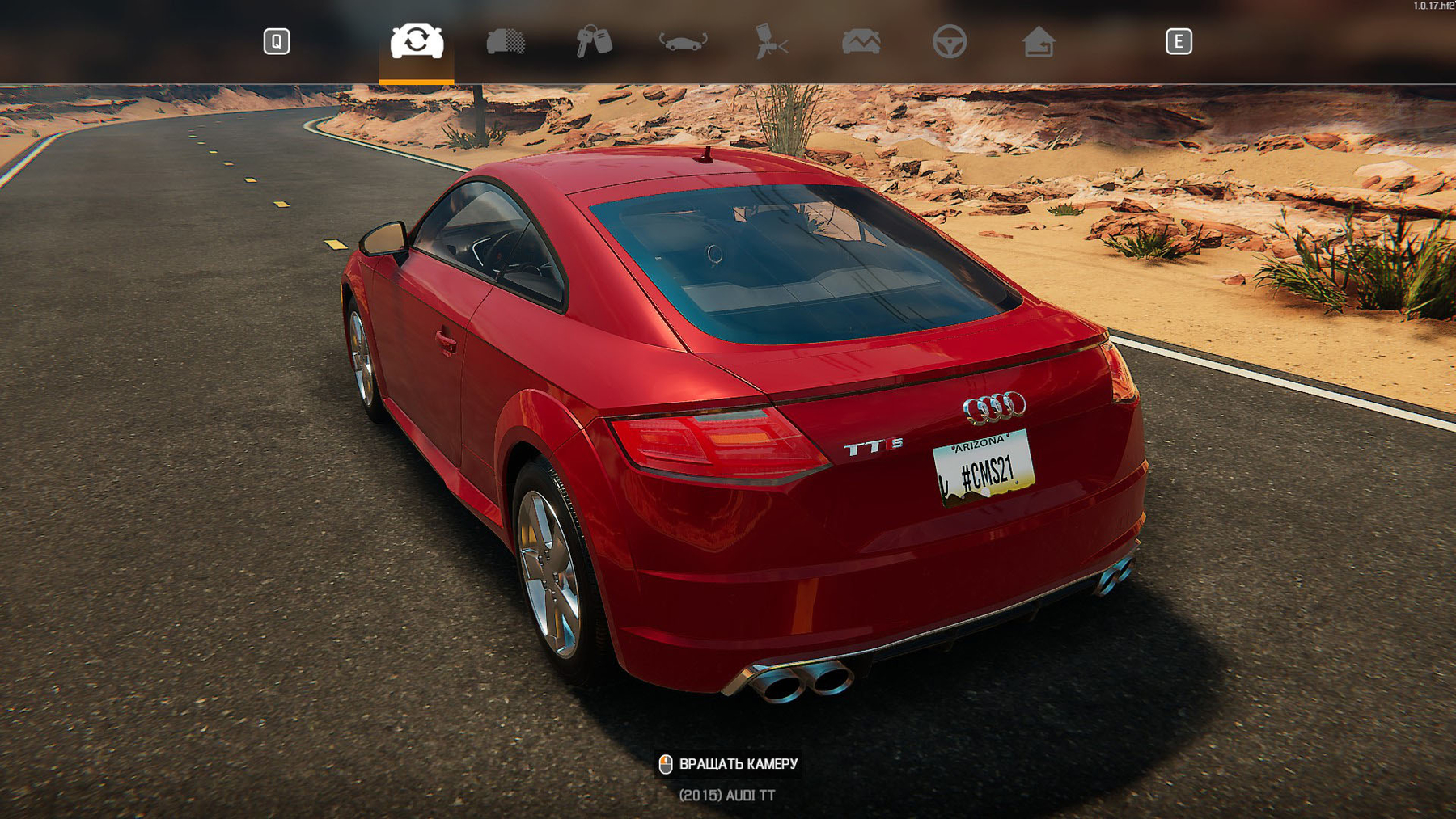Open the spray paint gun tab

(772, 41)
